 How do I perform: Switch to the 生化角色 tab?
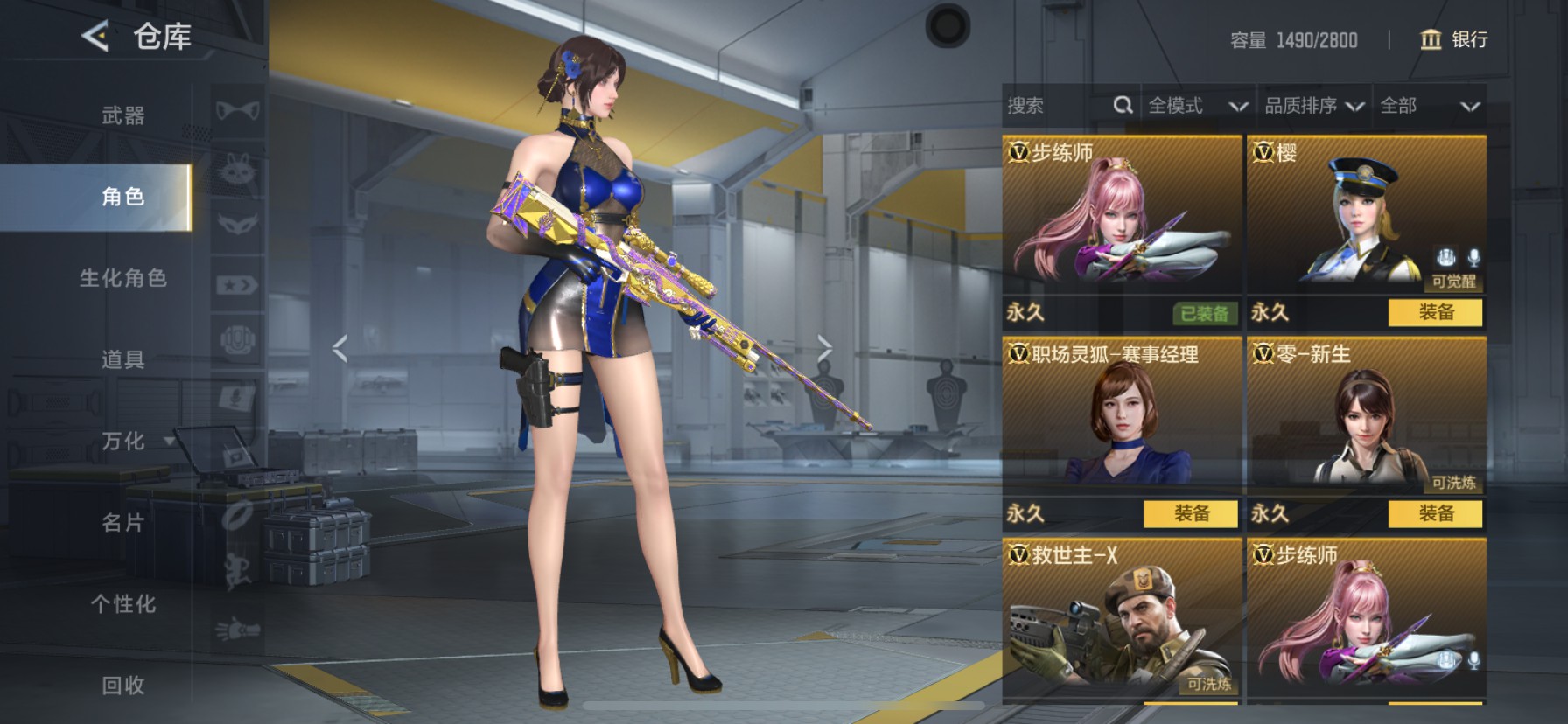tap(122, 278)
